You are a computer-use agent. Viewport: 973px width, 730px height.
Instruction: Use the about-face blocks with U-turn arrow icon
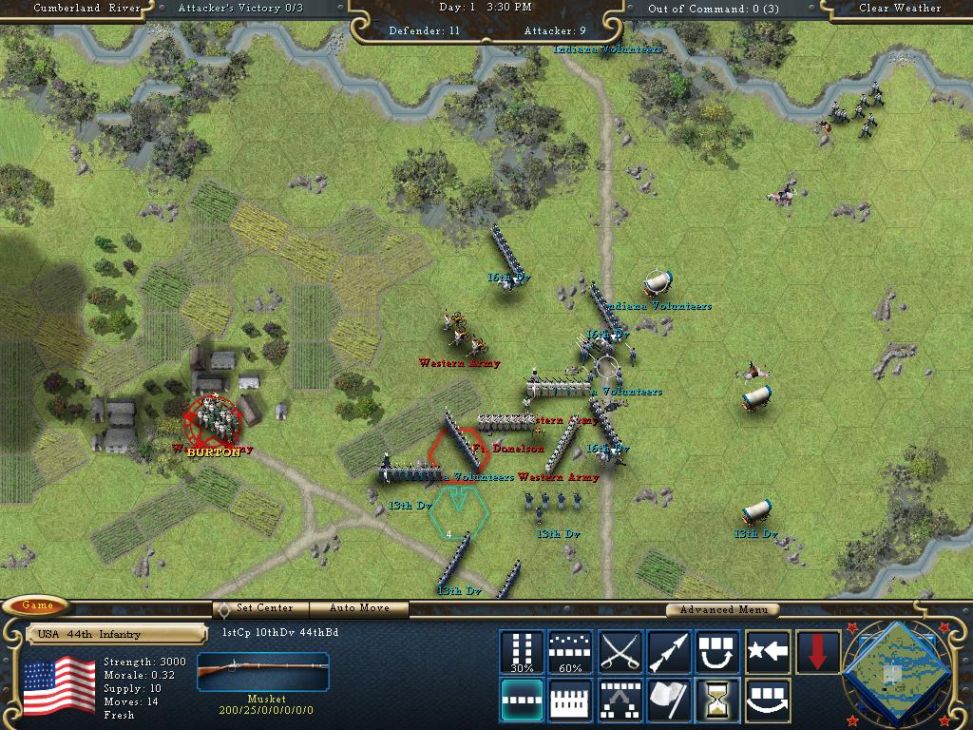click(x=718, y=652)
